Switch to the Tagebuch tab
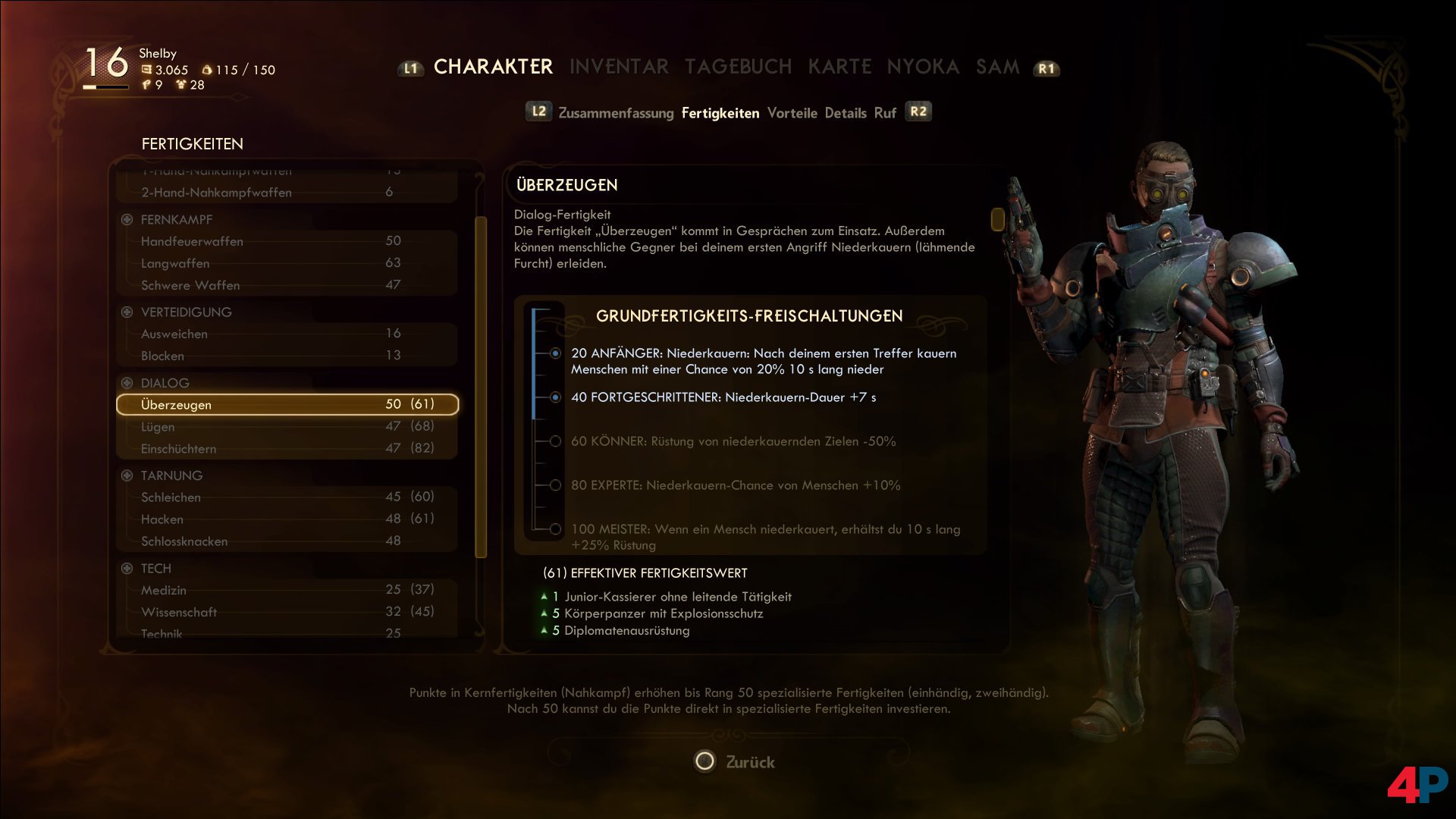 point(738,67)
